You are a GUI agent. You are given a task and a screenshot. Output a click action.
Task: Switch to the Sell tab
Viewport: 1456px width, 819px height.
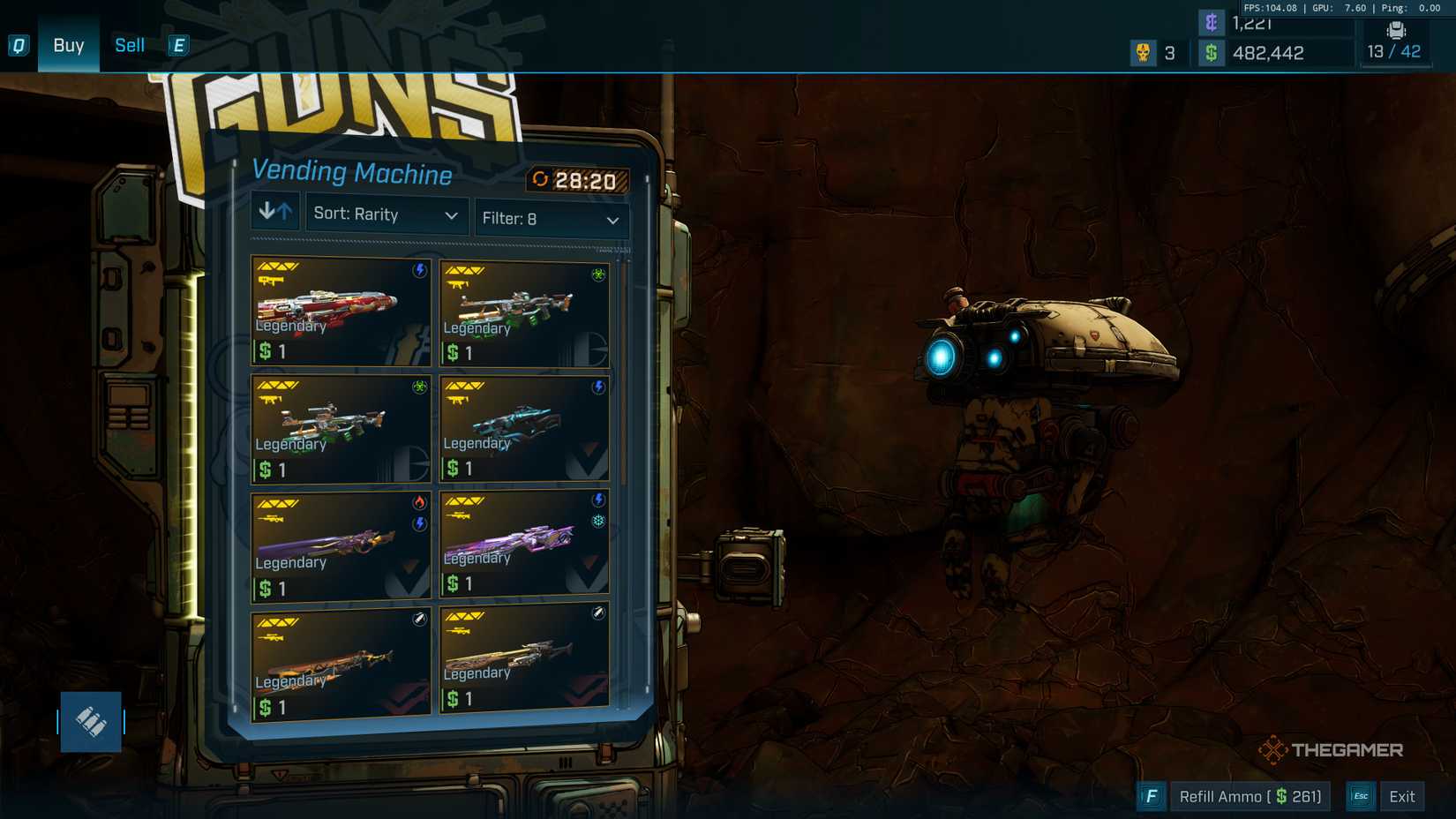click(x=129, y=45)
